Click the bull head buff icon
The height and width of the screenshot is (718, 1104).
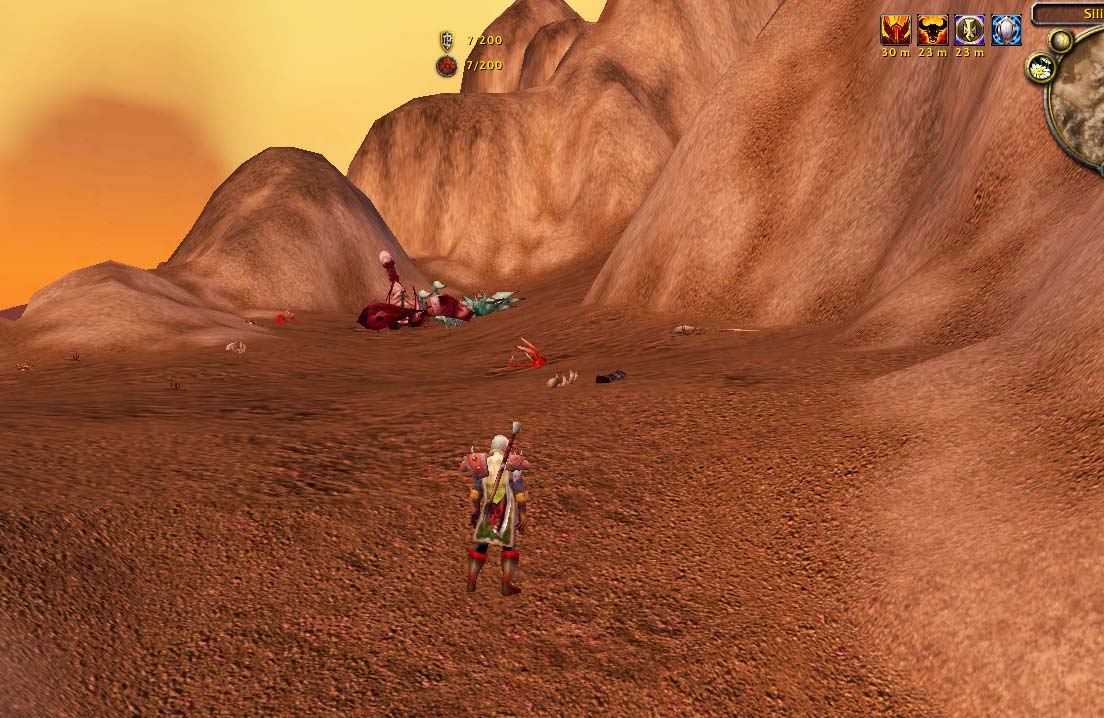[x=932, y=30]
